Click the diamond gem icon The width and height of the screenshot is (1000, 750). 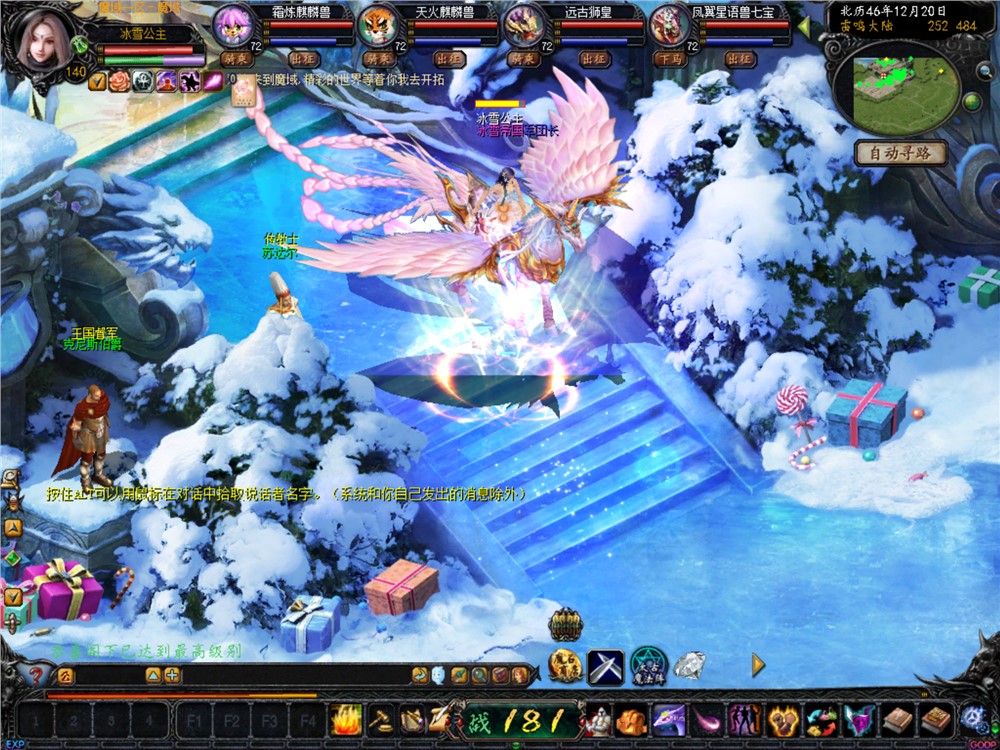pos(689,665)
